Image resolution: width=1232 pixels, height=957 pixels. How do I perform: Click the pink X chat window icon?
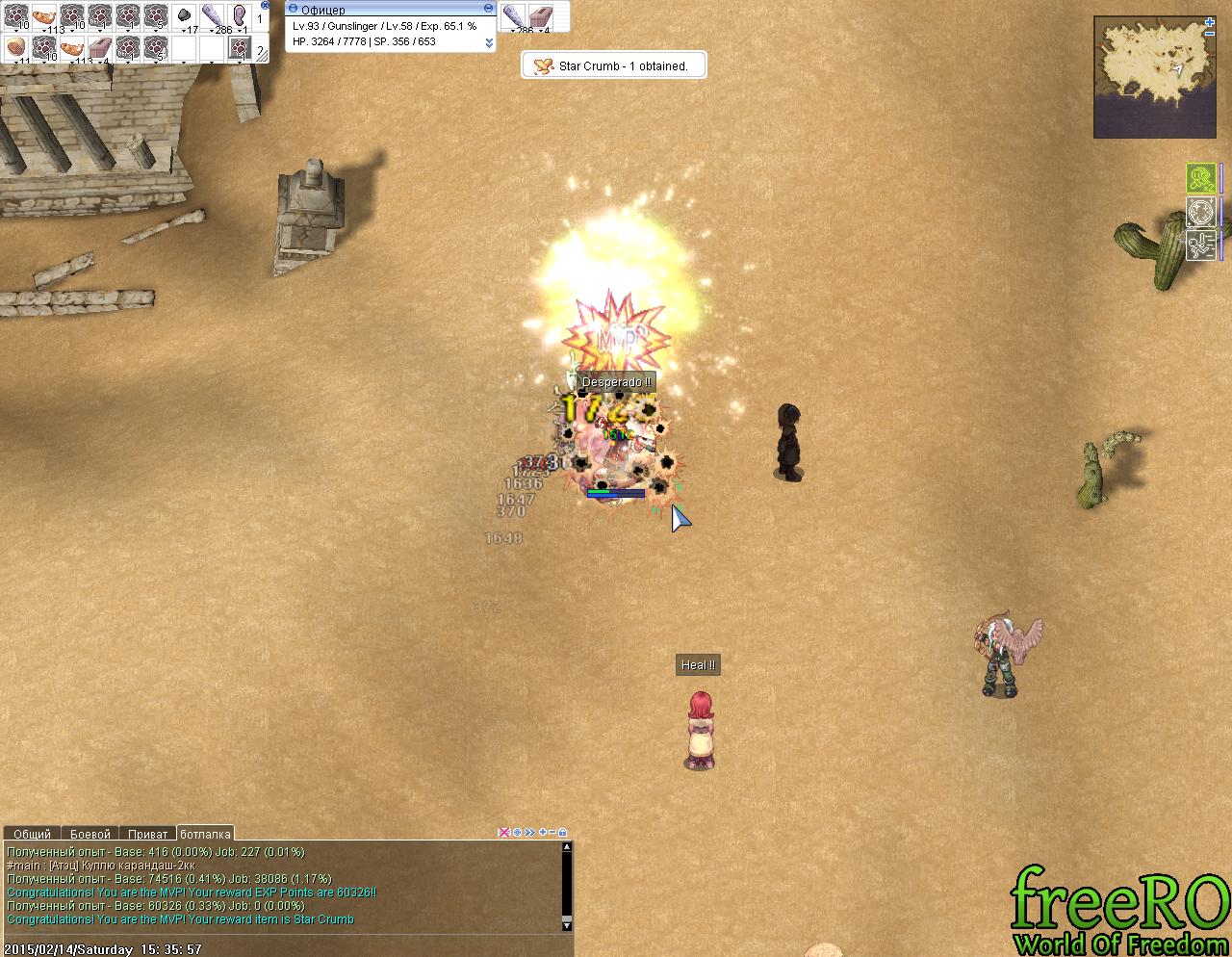(x=503, y=833)
